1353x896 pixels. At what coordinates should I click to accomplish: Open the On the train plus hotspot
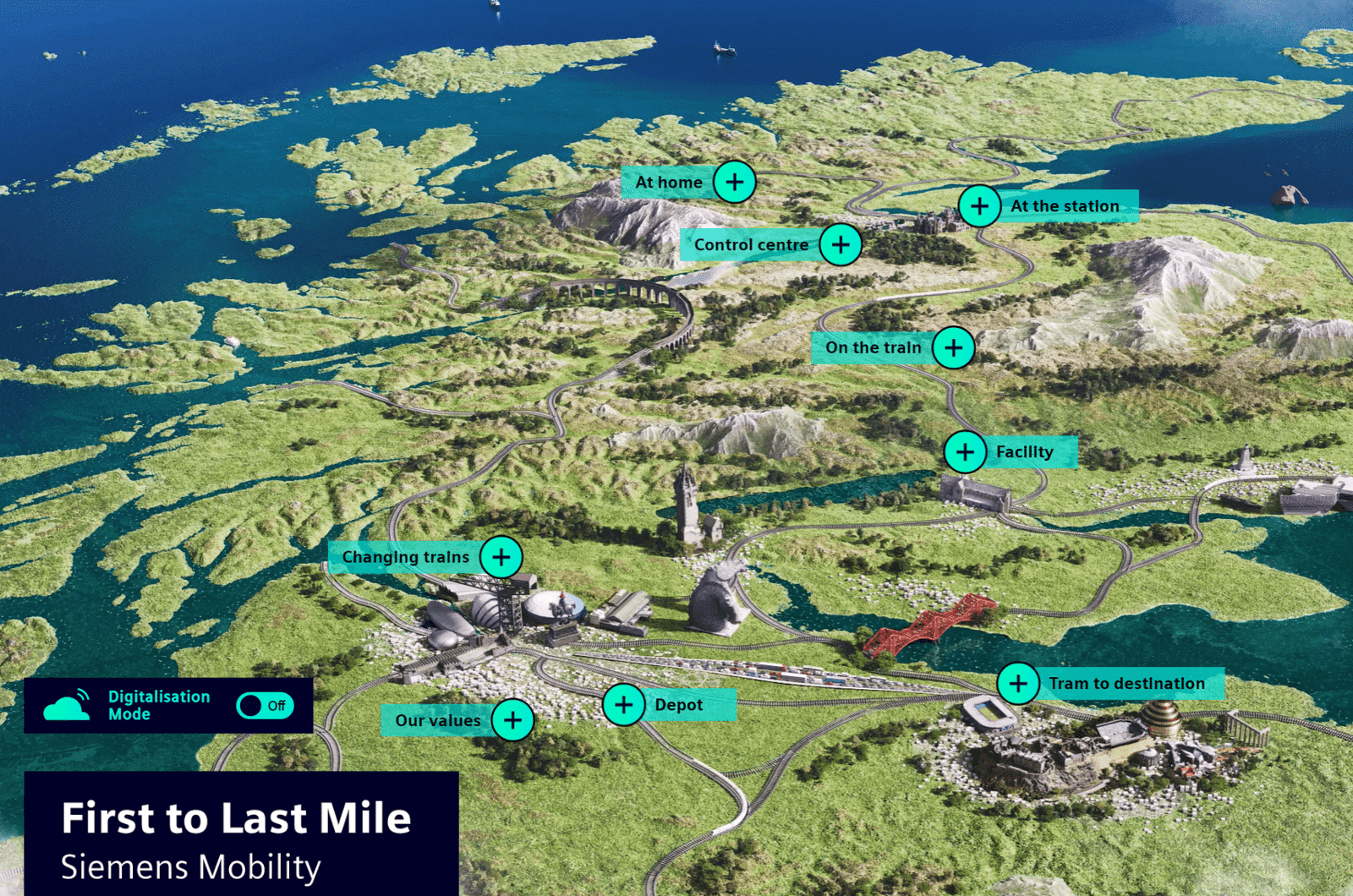coord(952,347)
